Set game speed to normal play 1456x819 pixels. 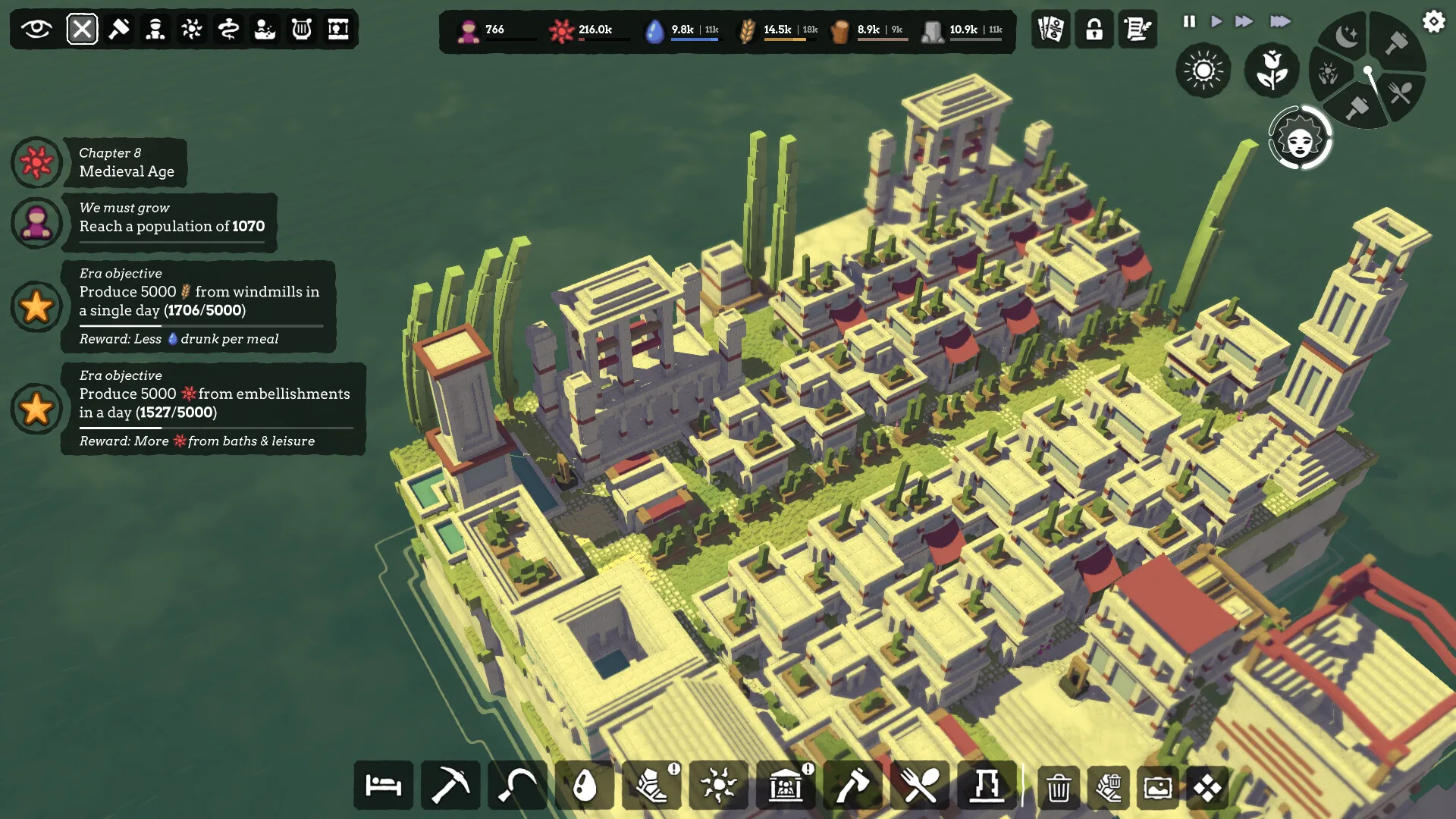pos(1216,21)
